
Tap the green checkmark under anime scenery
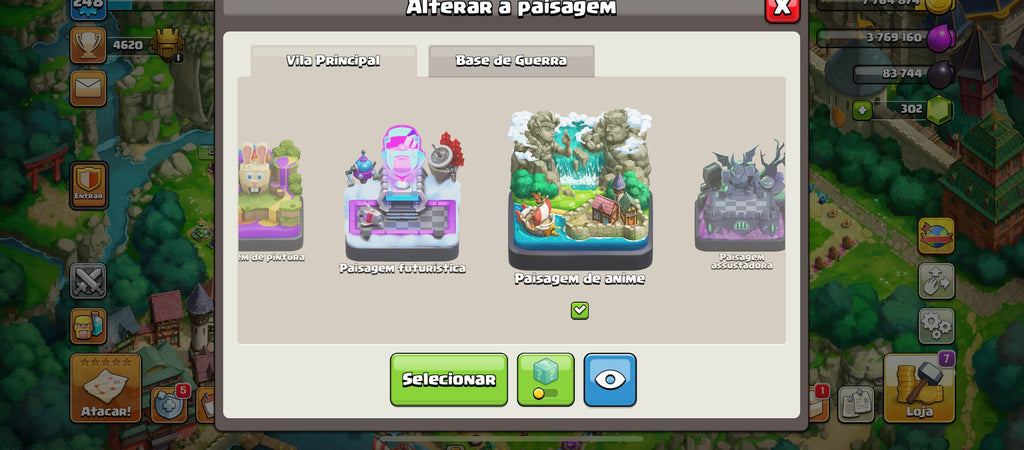pyautogui.click(x=580, y=311)
